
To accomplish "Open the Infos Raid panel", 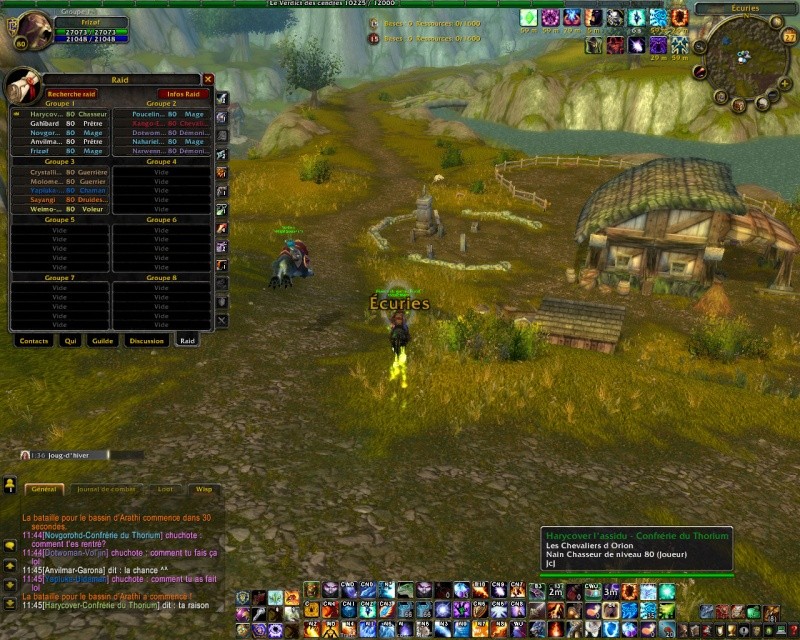I will pyautogui.click(x=183, y=94).
